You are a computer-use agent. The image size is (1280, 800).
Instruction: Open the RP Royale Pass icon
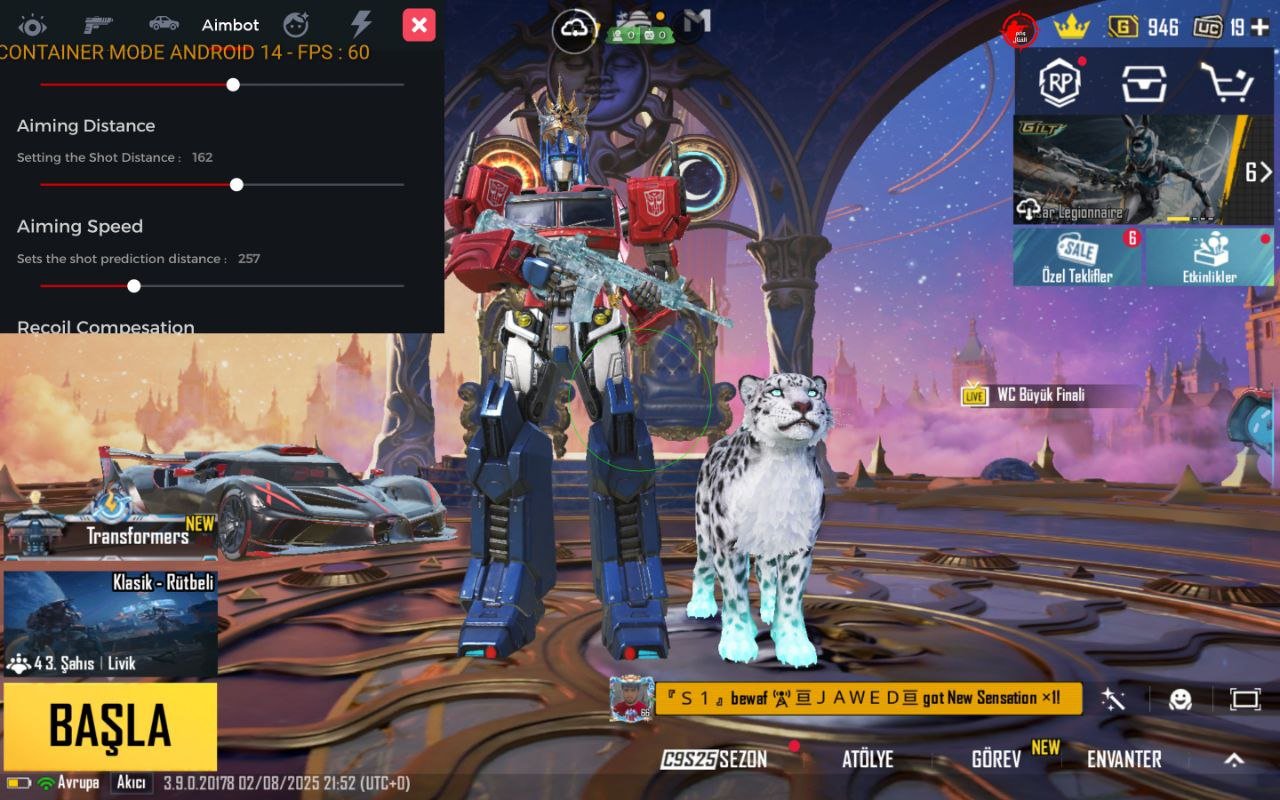1060,82
